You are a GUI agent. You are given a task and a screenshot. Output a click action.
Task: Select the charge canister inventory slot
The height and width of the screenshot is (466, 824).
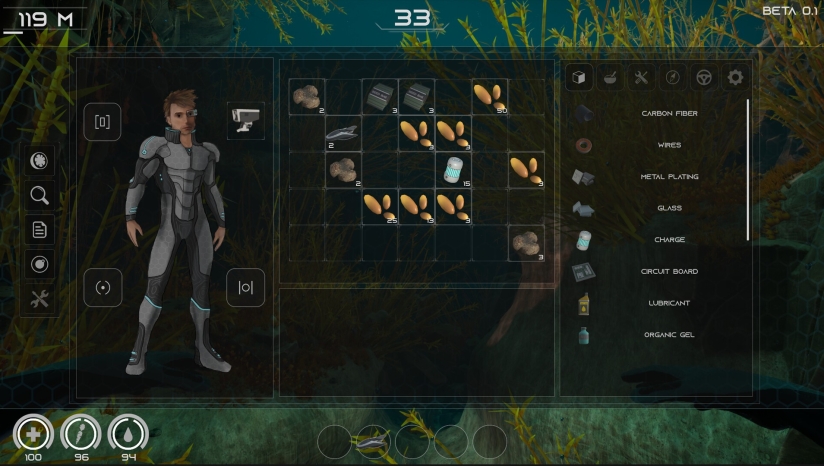453,170
